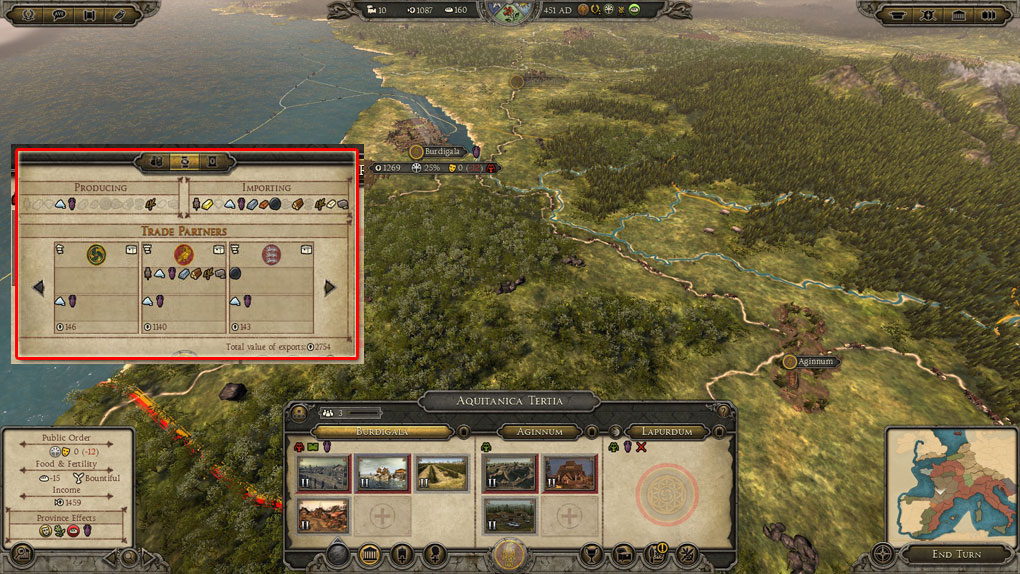Select the green triskelion faction trade partner

(96, 254)
